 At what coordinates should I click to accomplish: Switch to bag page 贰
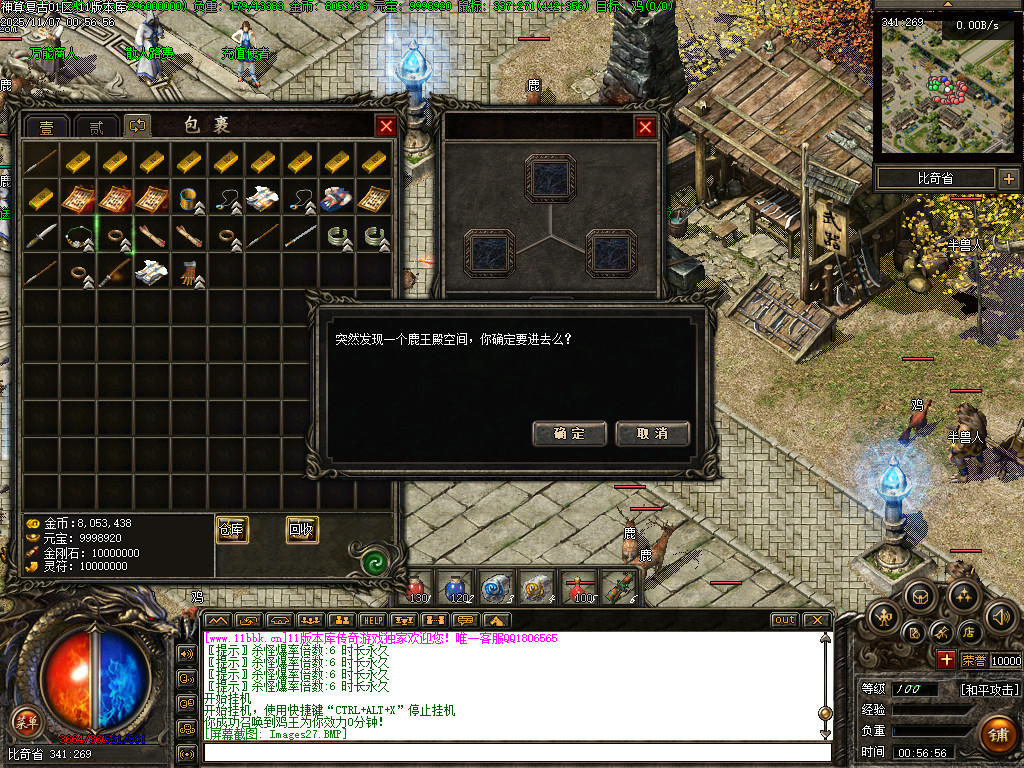96,126
